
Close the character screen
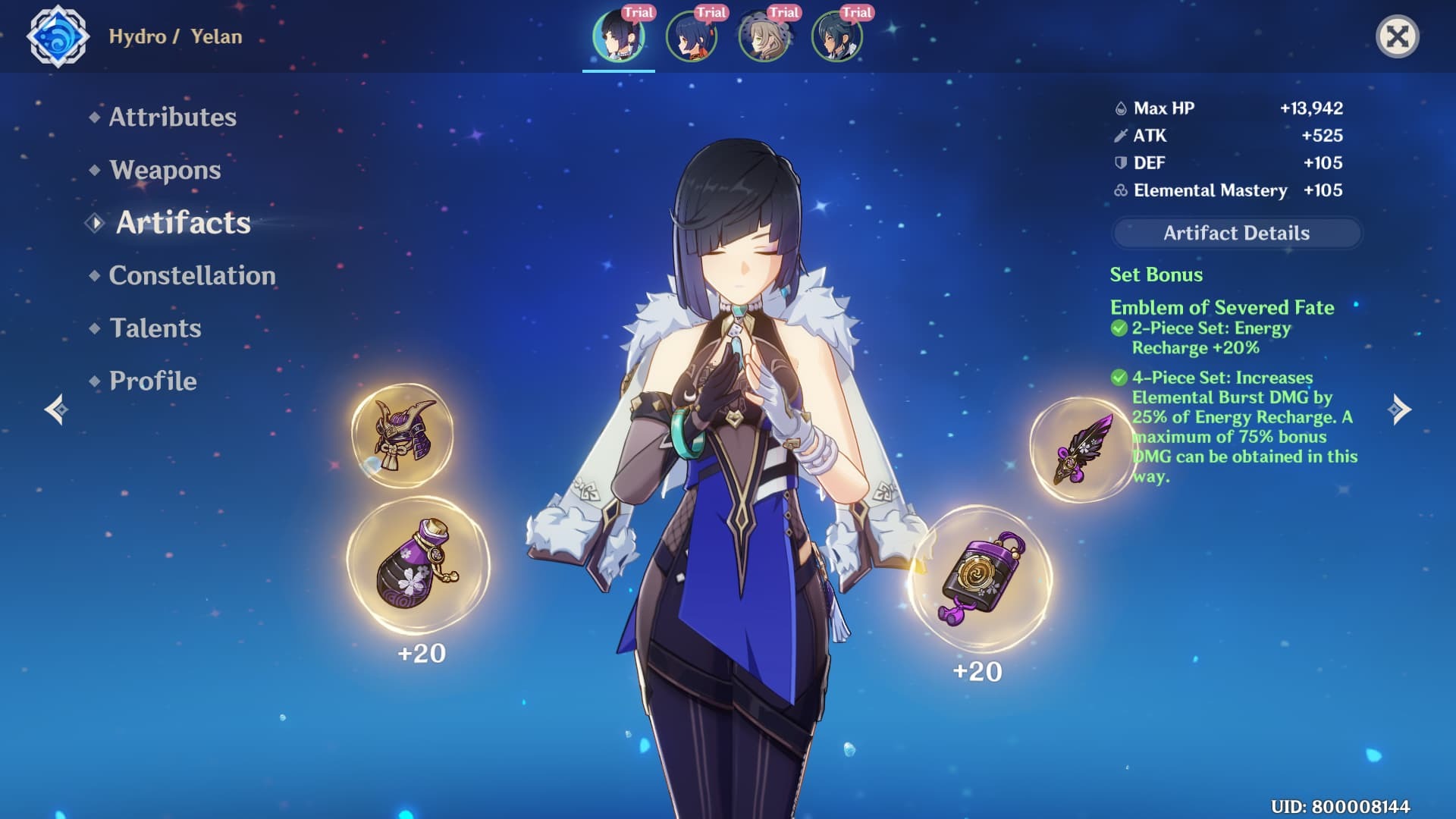tap(1397, 36)
